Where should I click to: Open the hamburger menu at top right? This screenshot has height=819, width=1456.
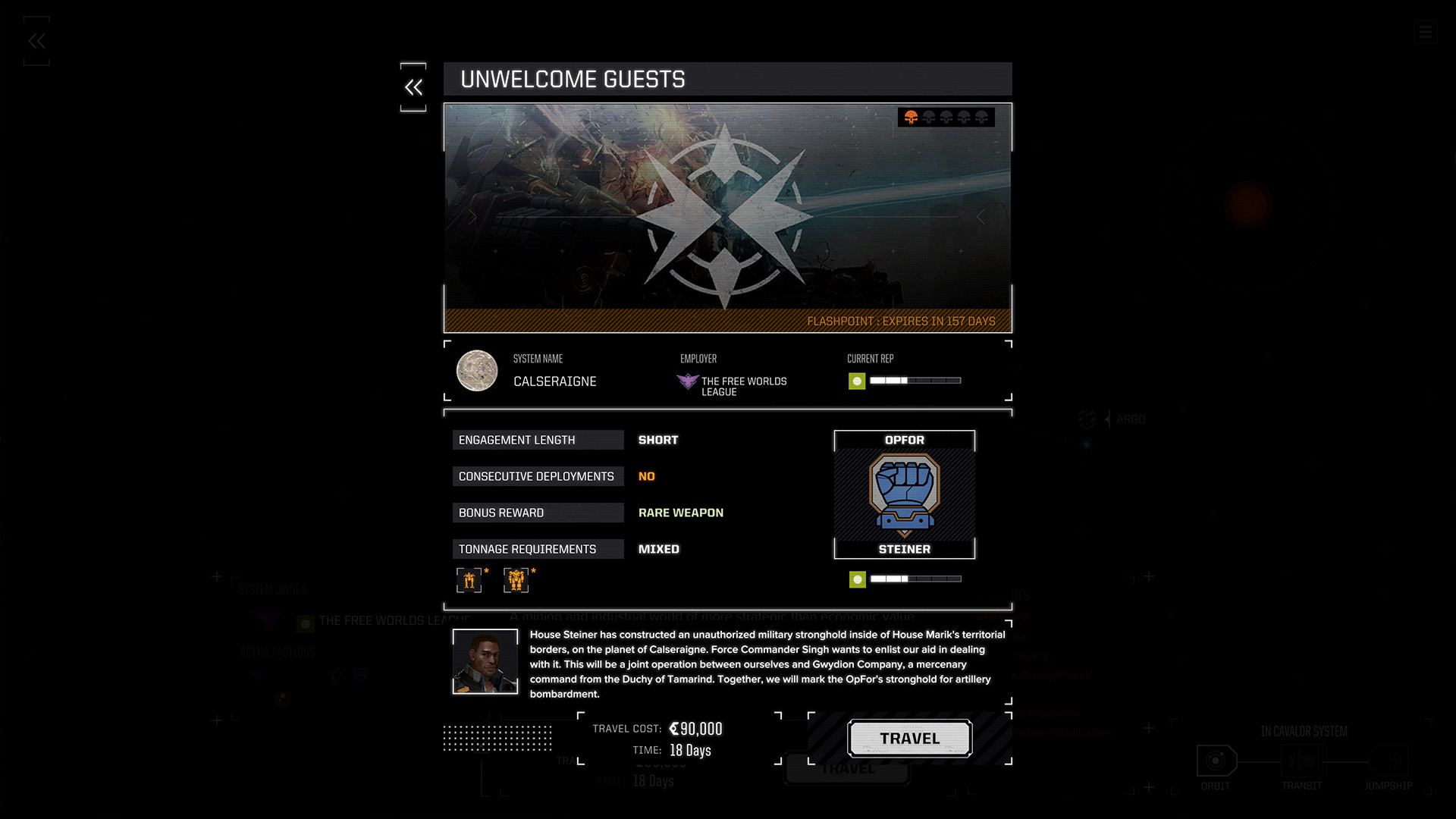tap(1425, 33)
